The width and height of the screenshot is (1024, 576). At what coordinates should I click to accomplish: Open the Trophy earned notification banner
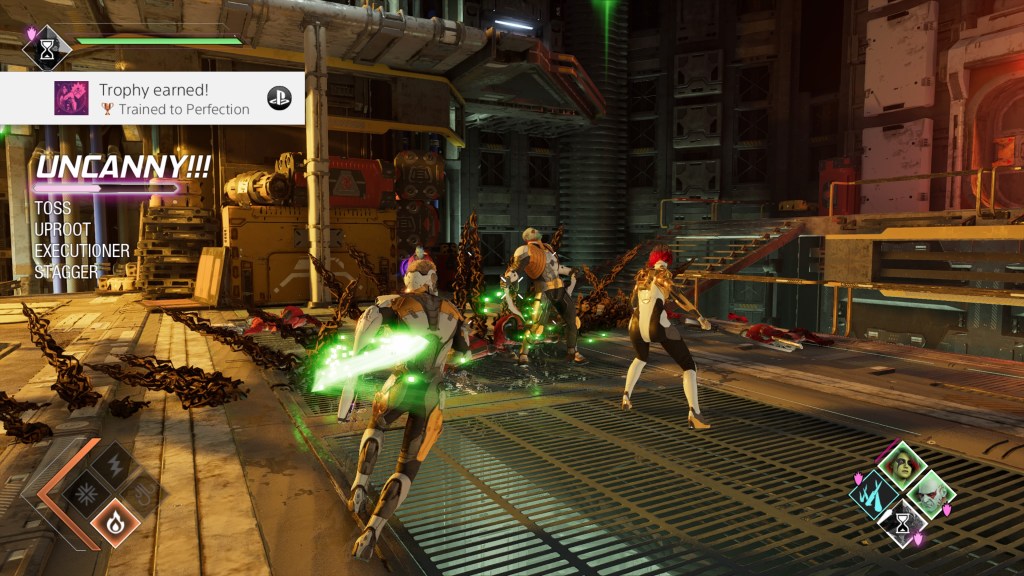152,98
